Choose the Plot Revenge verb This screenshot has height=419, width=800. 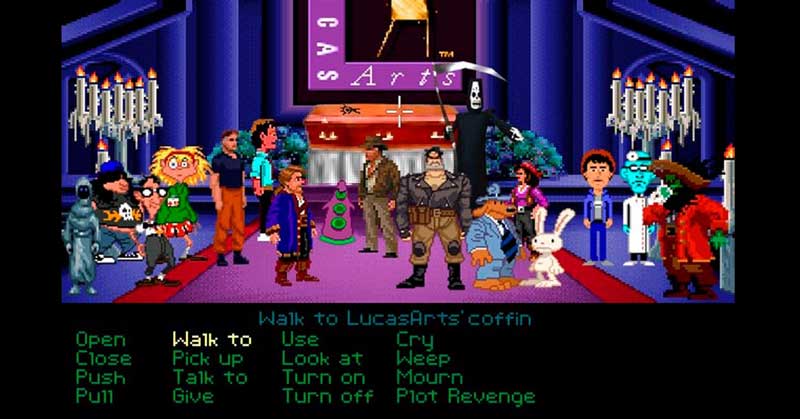(x=465, y=396)
